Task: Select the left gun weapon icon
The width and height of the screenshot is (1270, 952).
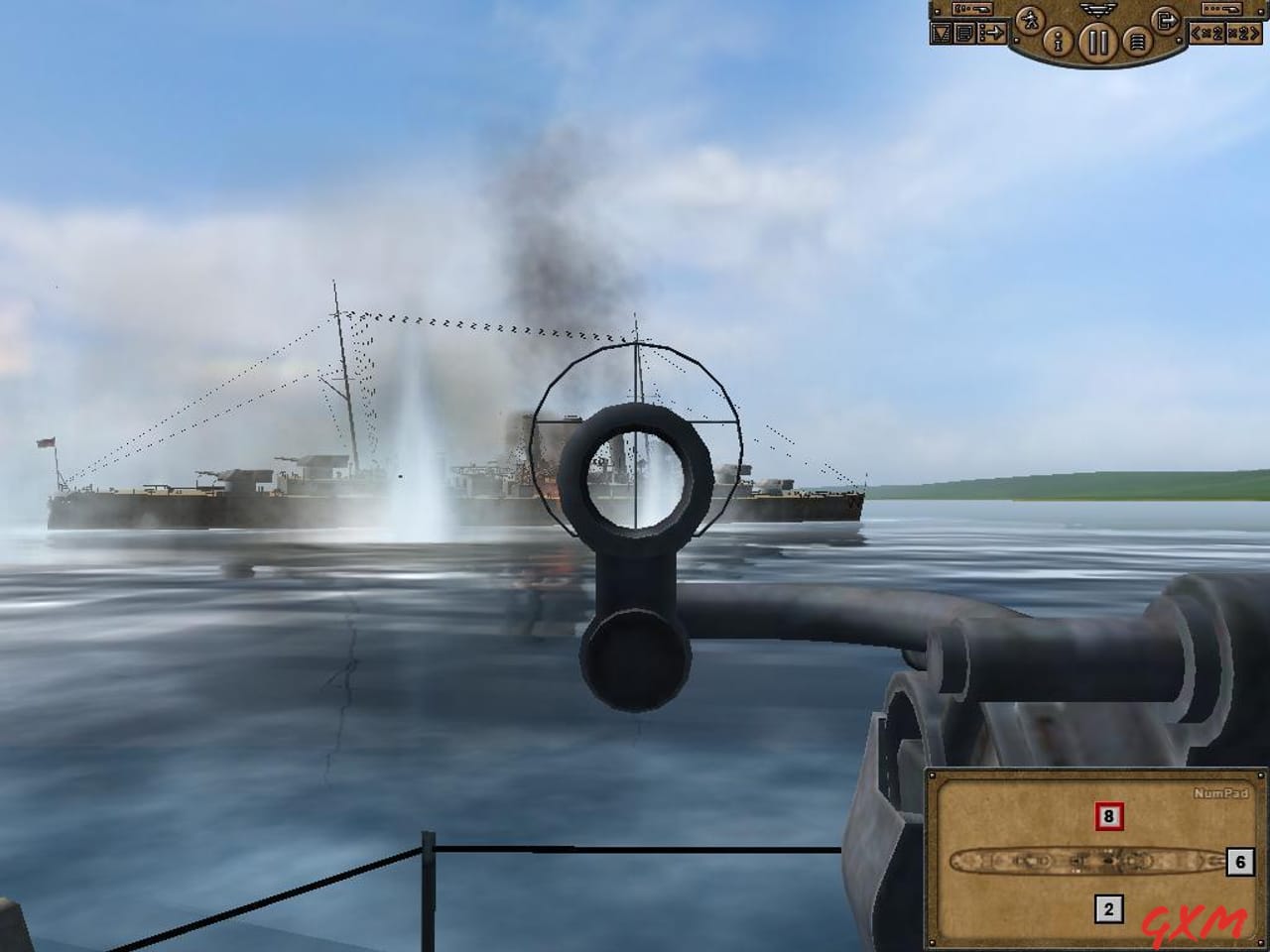Action: [x=972, y=8]
